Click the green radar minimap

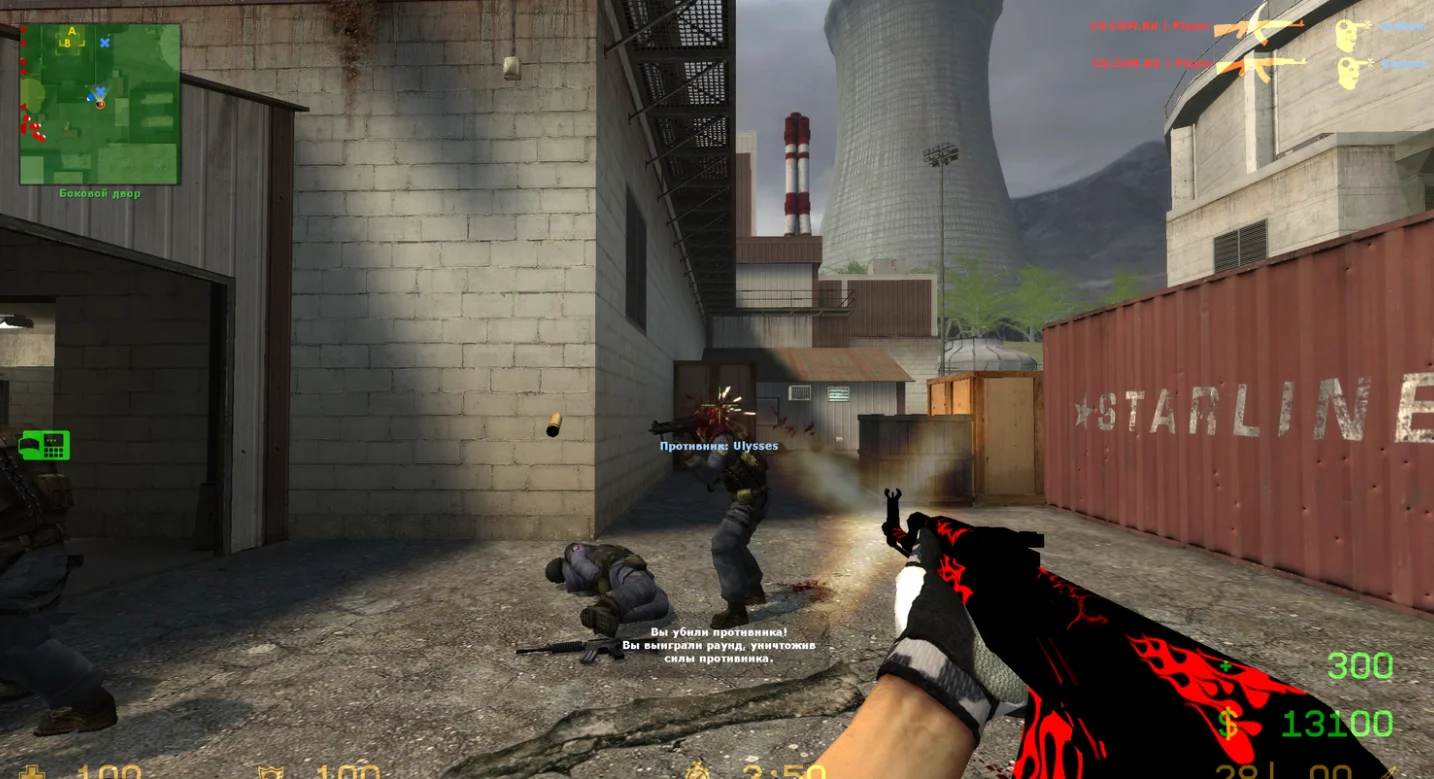coord(100,104)
